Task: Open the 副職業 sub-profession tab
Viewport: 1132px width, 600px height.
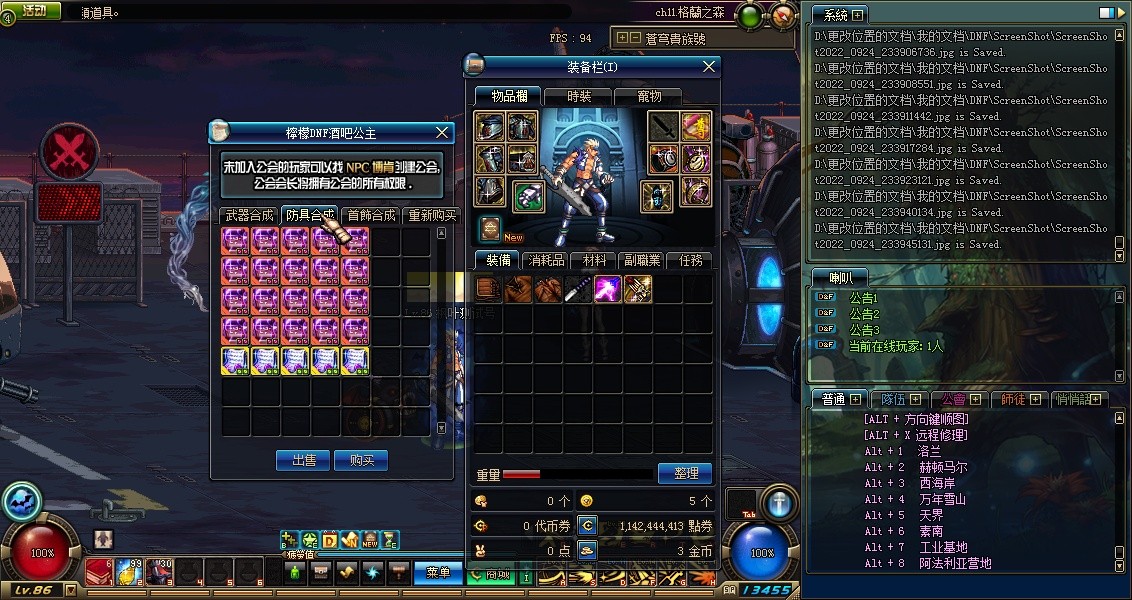Action: tap(641, 260)
